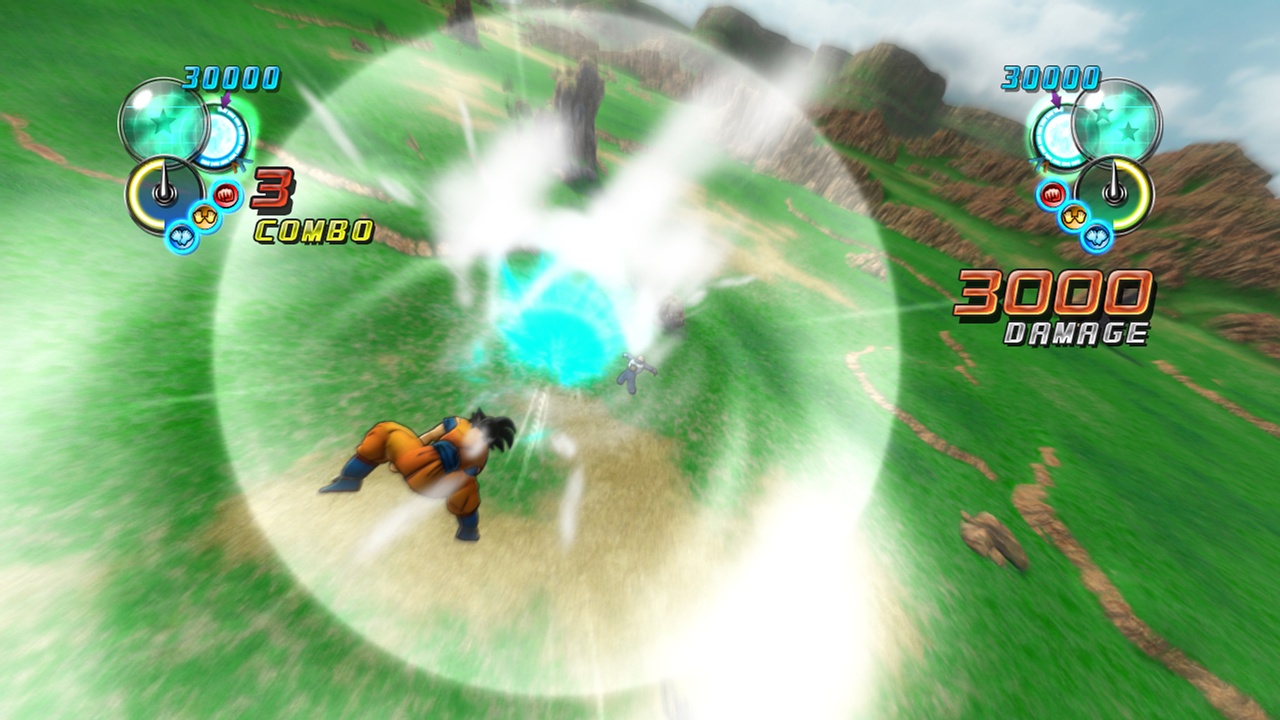Image resolution: width=1280 pixels, height=720 pixels.
Task: Select the blue gloves icon on left HUD
Action: click(x=181, y=236)
